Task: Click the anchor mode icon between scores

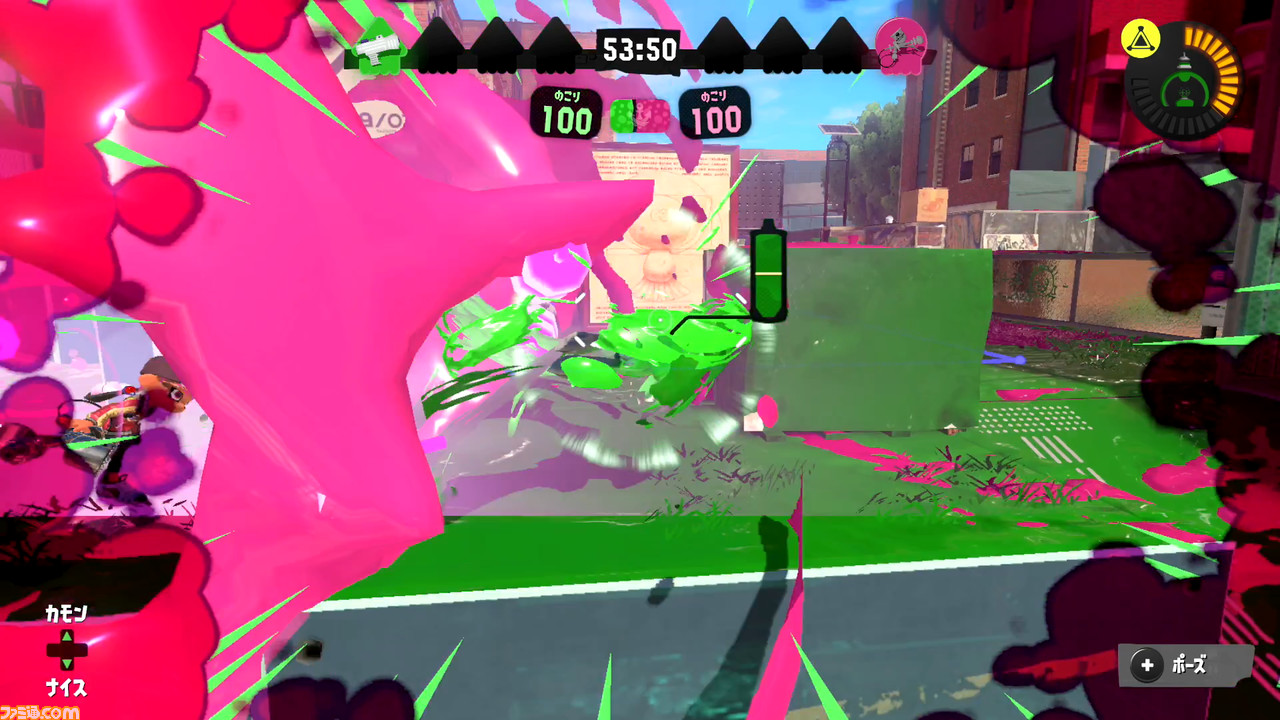Action: tap(643, 114)
